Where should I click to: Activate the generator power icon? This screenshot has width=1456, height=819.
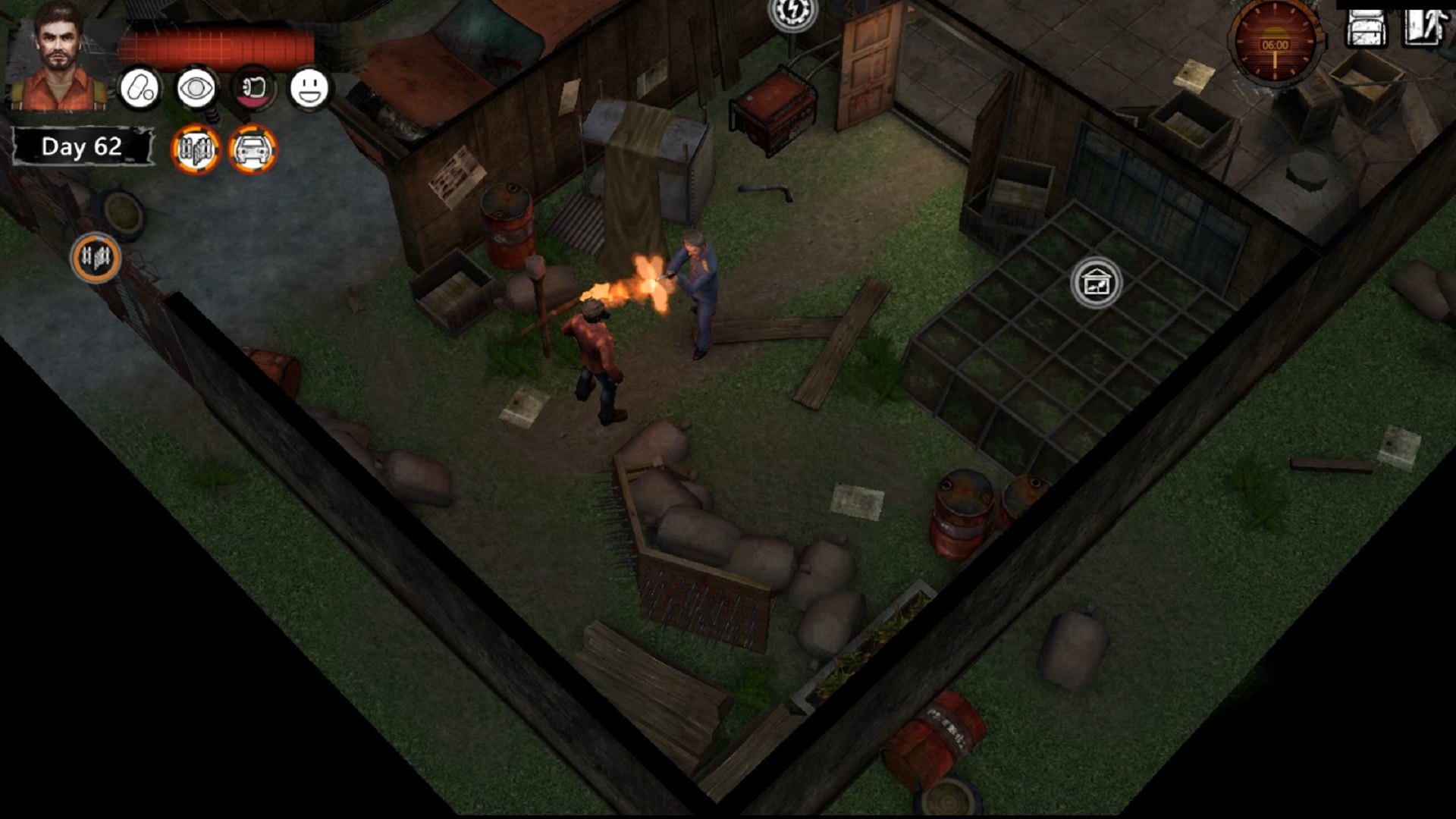(792, 13)
